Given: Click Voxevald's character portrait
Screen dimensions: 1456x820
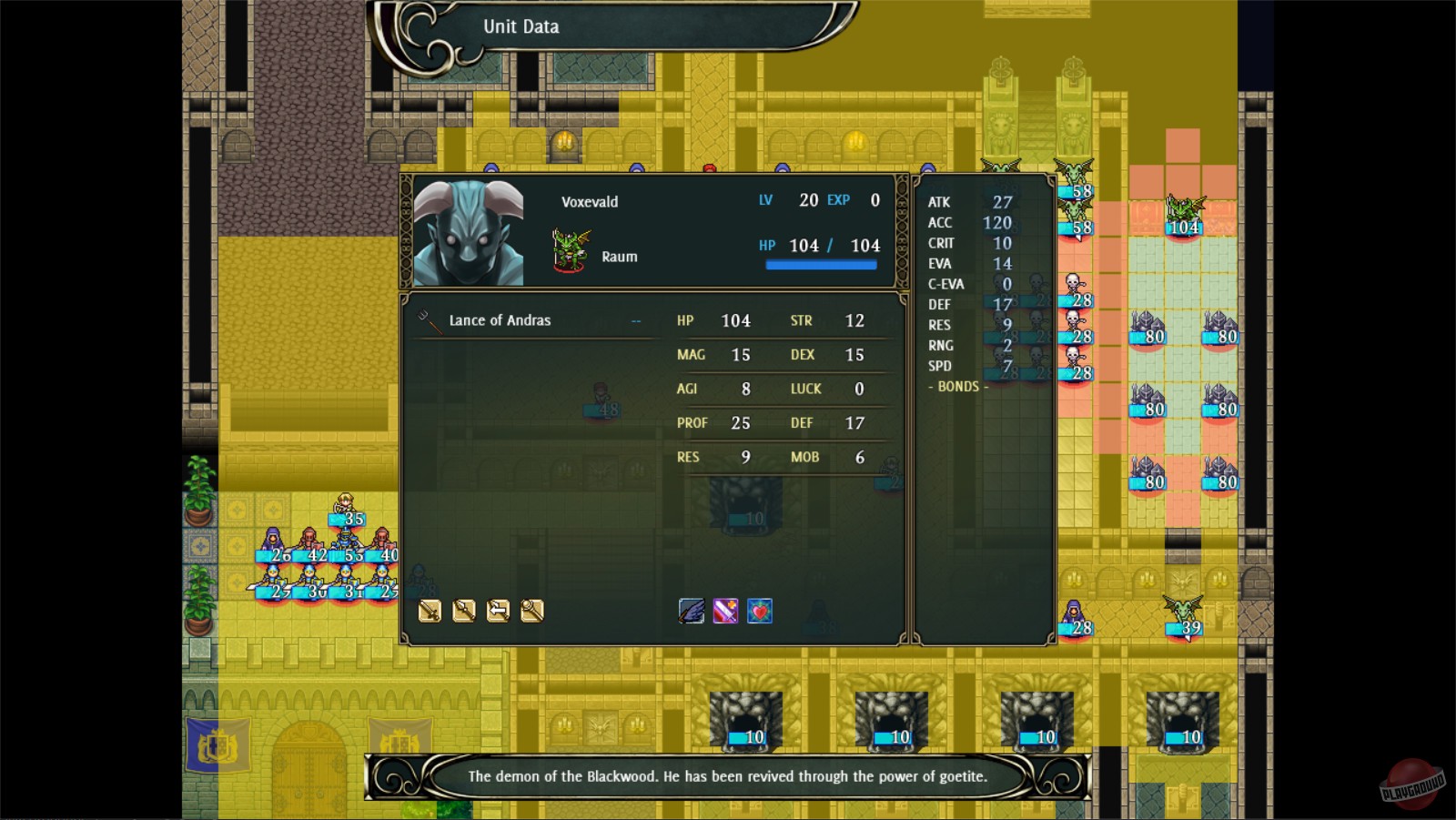Looking at the screenshot, I should 468,230.
